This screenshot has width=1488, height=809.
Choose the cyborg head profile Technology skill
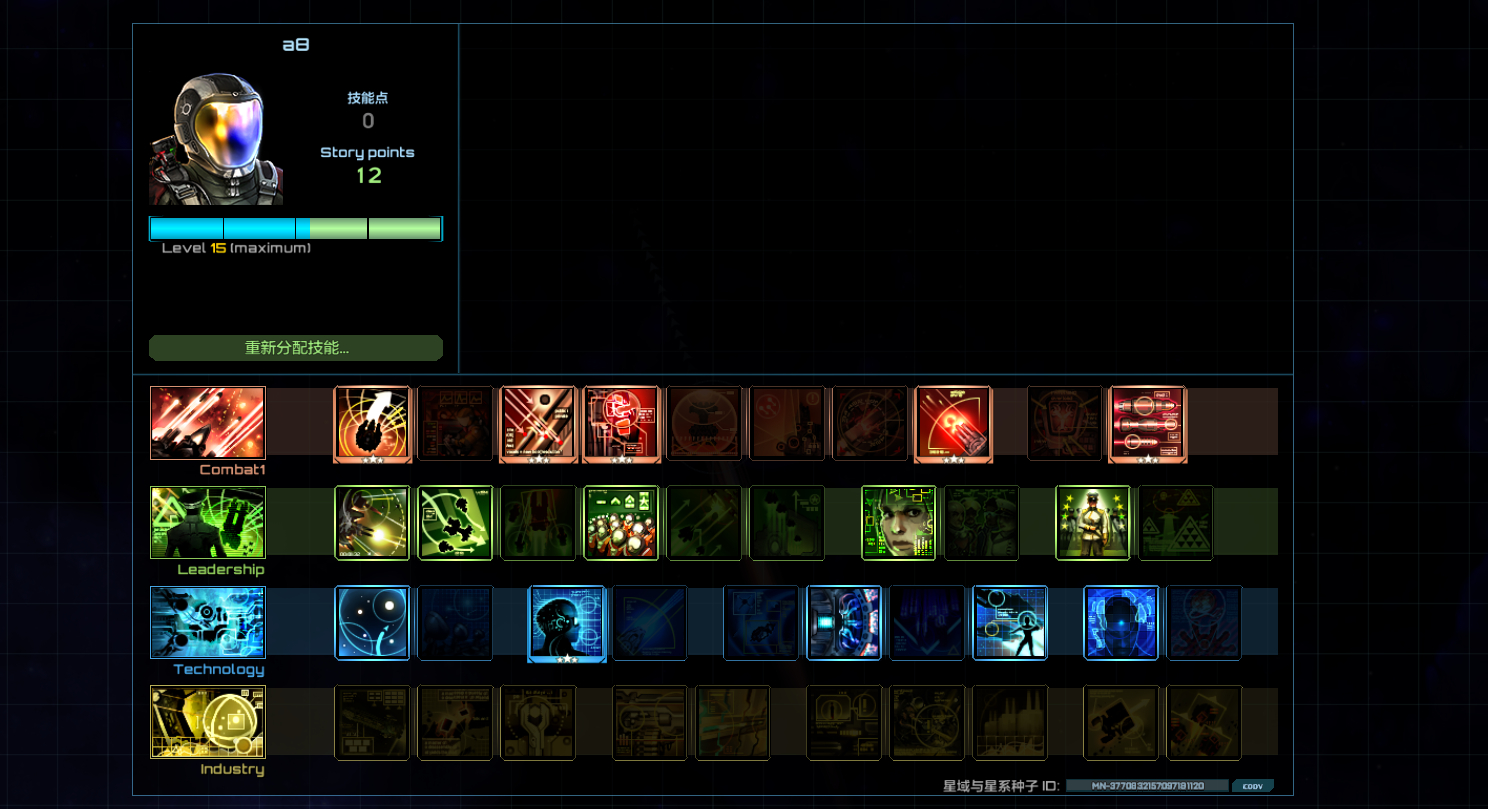click(566, 623)
